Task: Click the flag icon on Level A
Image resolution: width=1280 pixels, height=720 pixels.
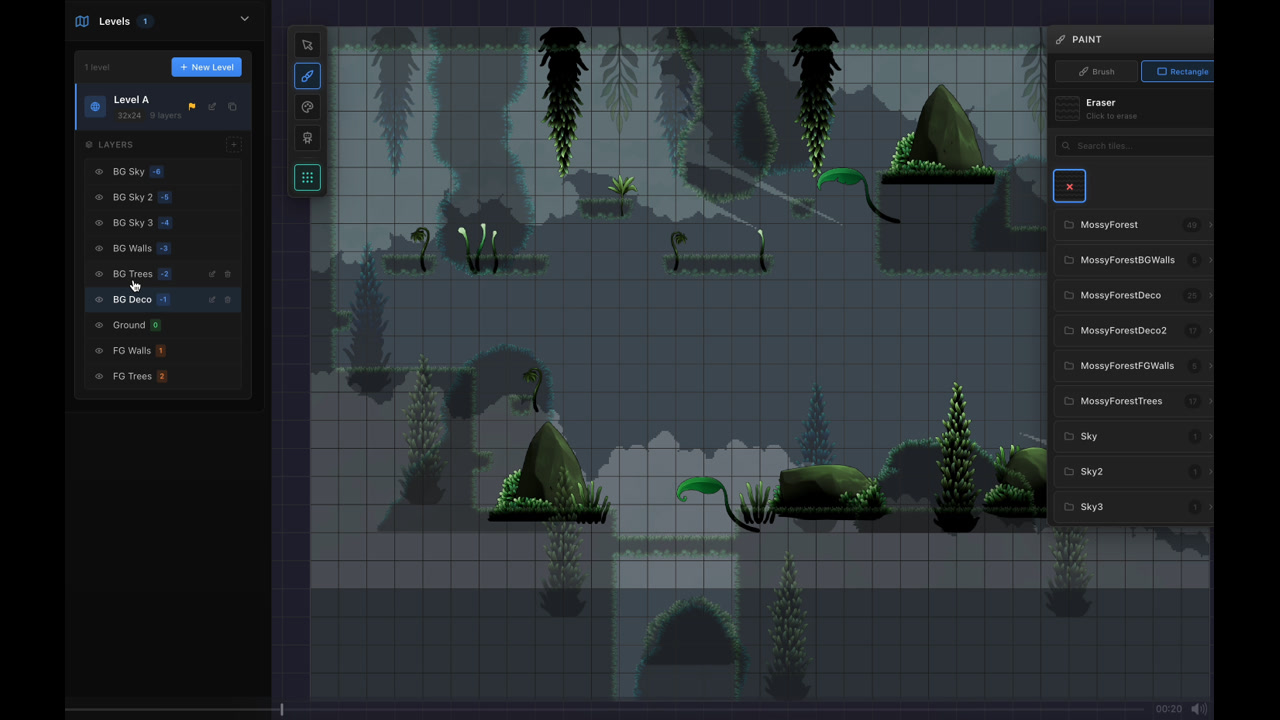Action: pos(191,105)
